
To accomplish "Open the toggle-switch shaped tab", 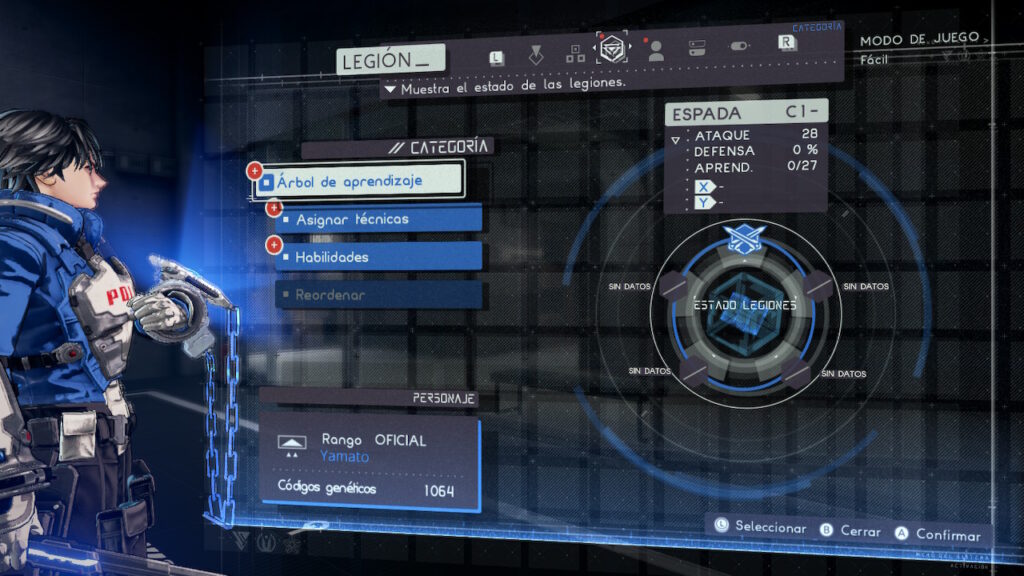I will (x=738, y=47).
